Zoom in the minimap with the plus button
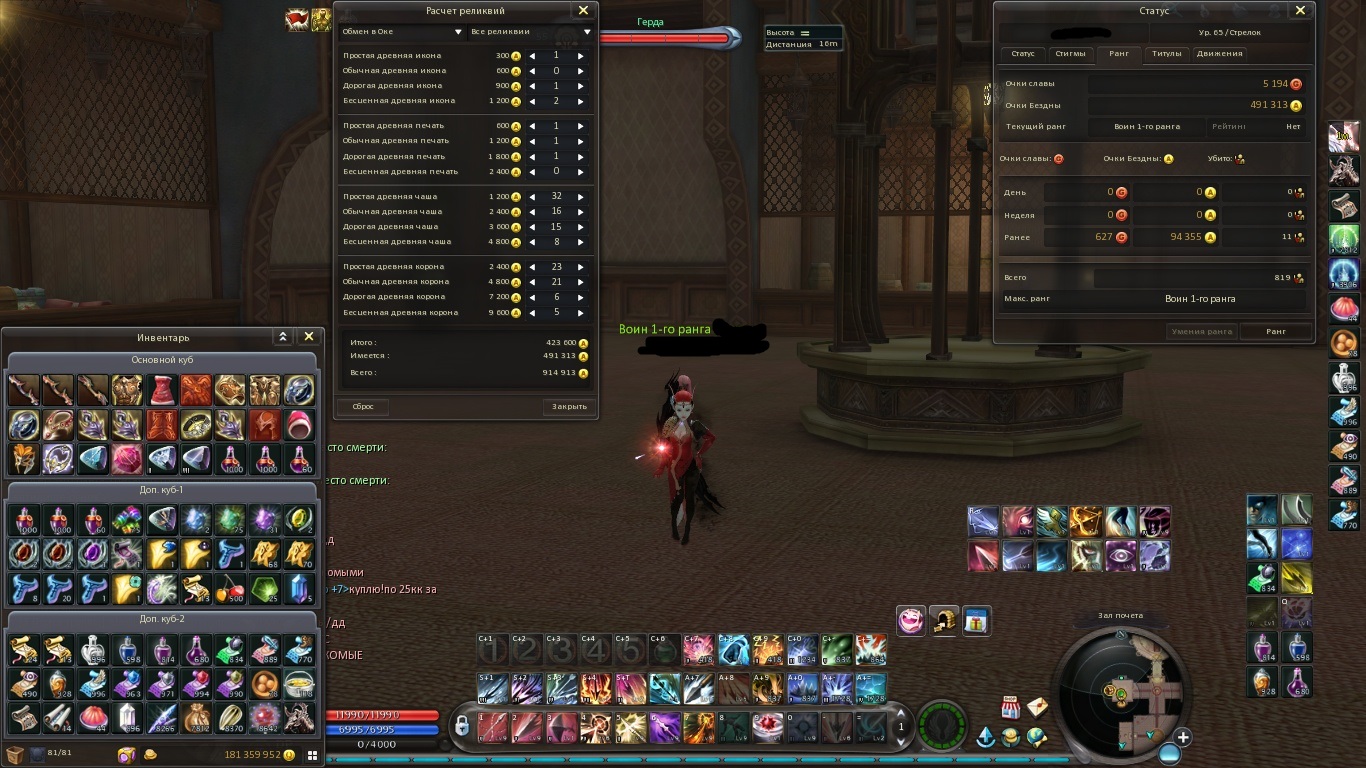 point(1183,738)
